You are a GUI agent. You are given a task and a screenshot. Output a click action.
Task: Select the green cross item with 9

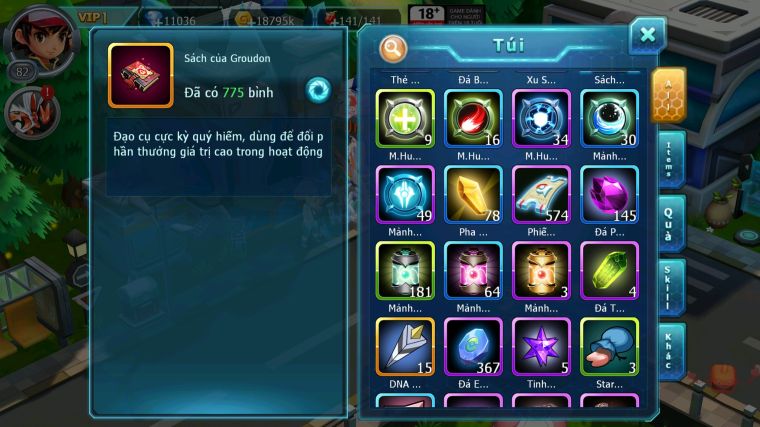coord(405,118)
